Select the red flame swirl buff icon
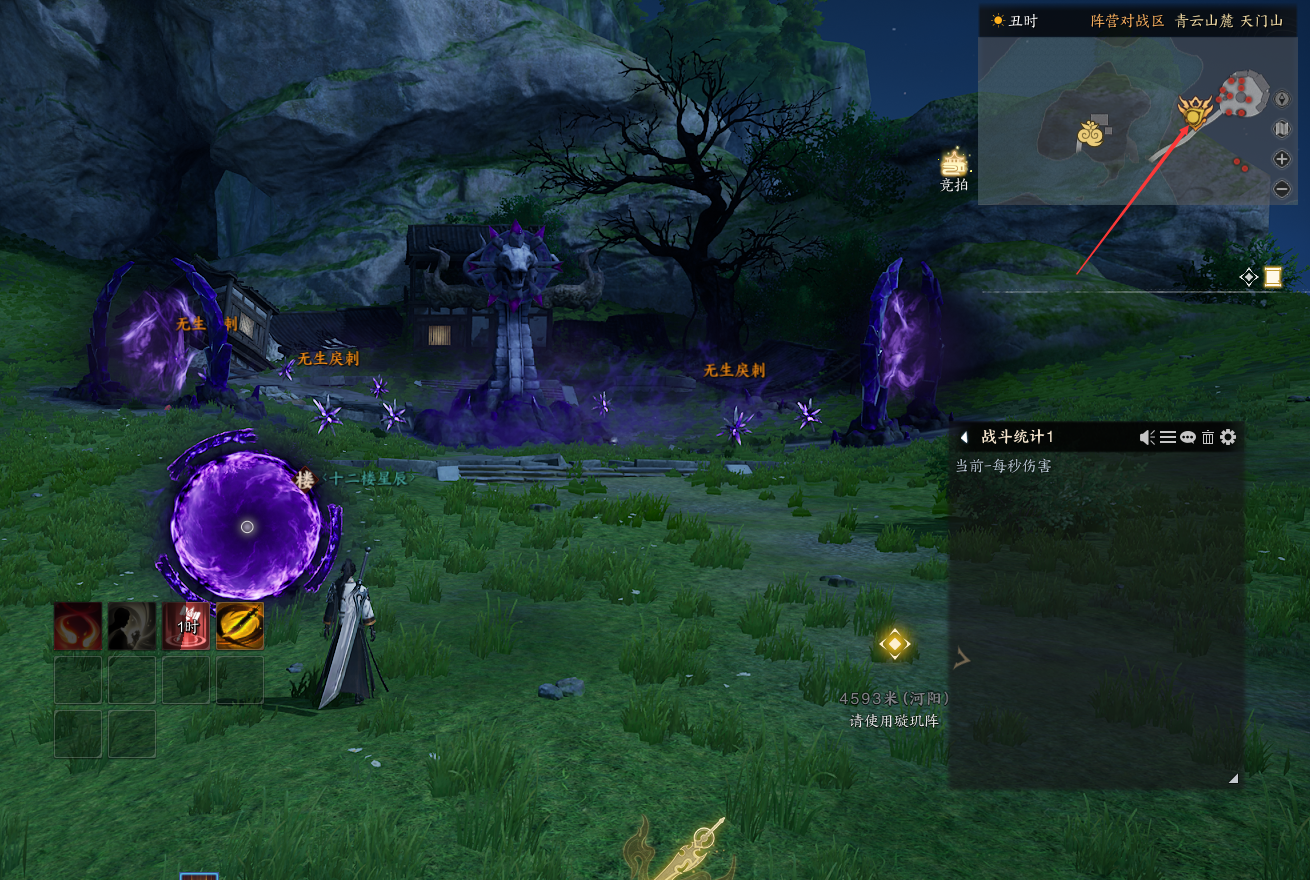The image size is (1310, 880). [78, 626]
